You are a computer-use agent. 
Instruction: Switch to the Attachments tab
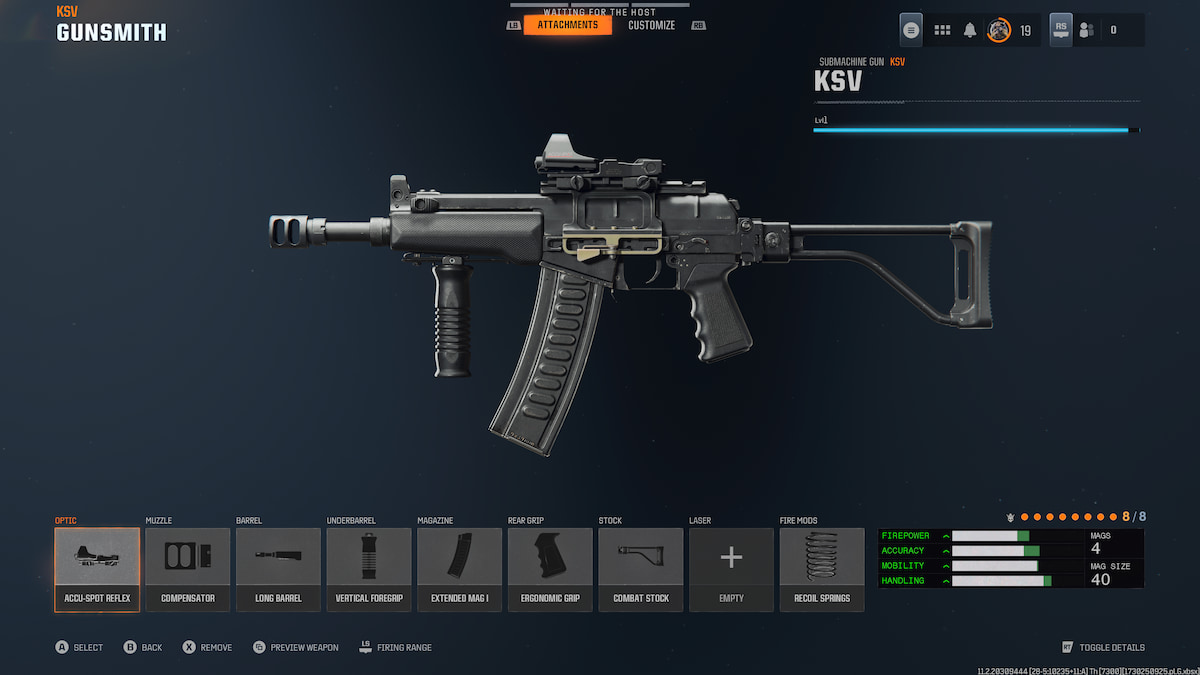tap(567, 25)
